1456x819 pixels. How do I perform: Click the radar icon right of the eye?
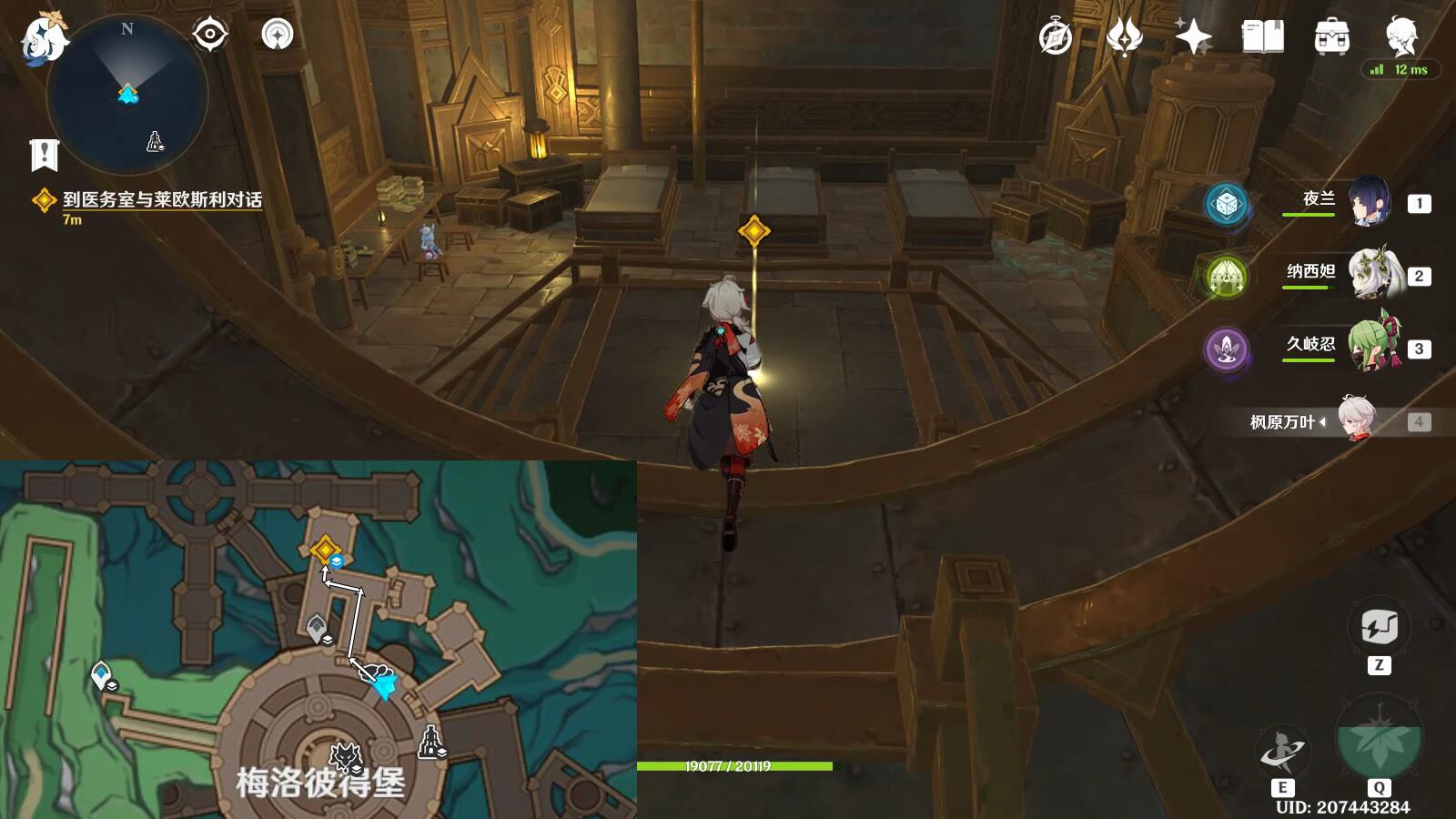[278, 35]
